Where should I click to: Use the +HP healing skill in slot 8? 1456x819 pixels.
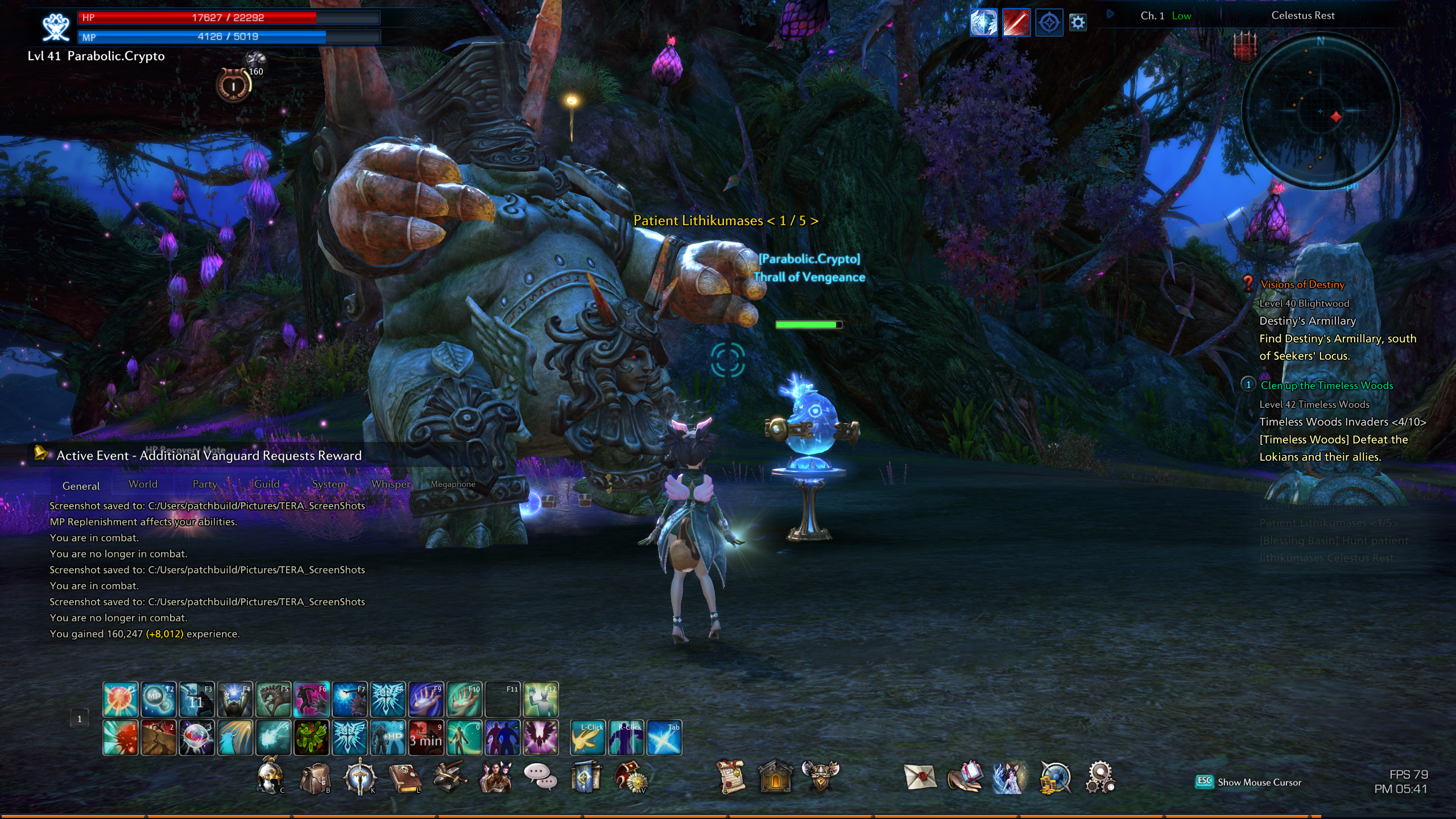pos(388,738)
